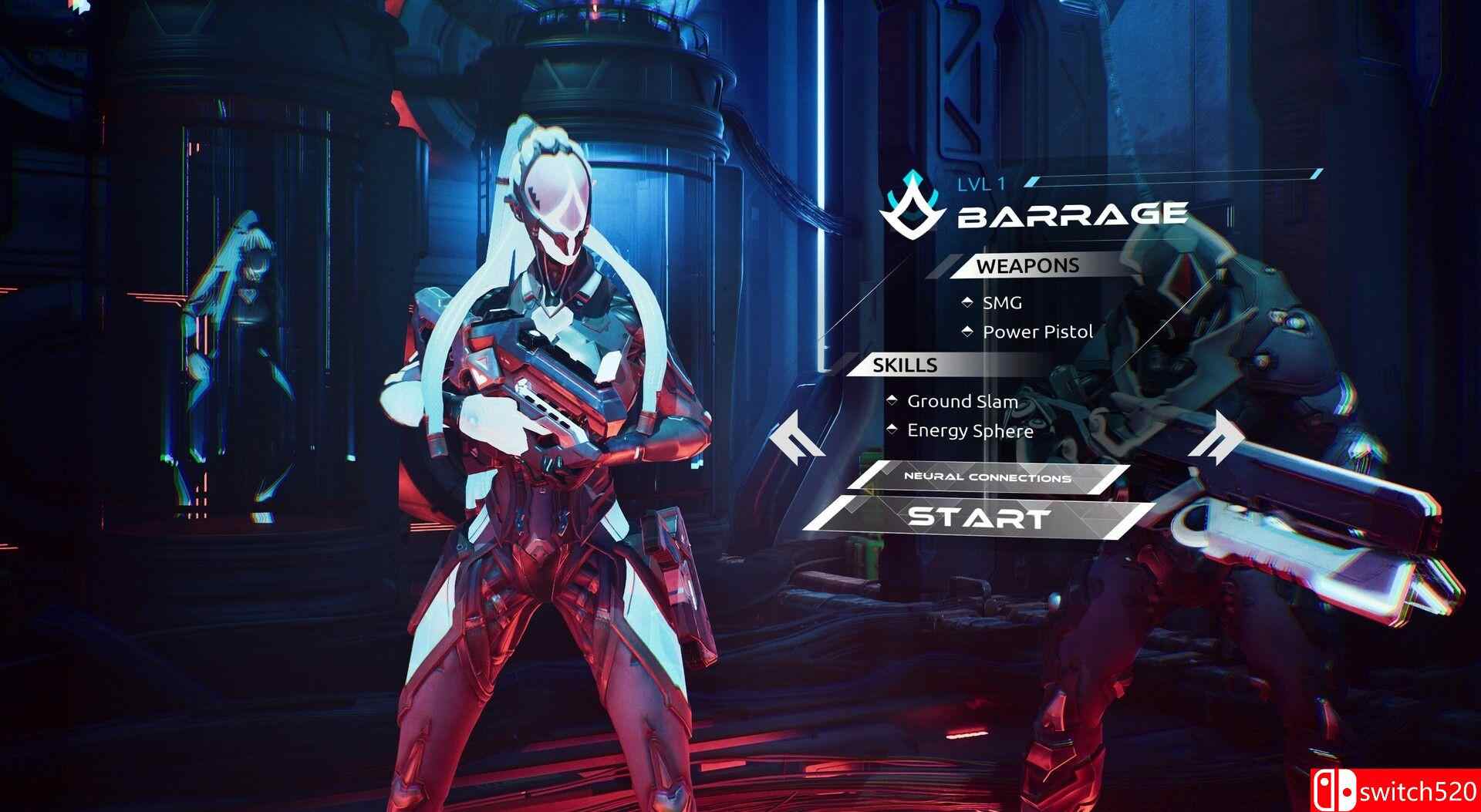This screenshot has height=812, width=1481.
Task: Select the SMG weapon entry
Action: click(x=1001, y=303)
